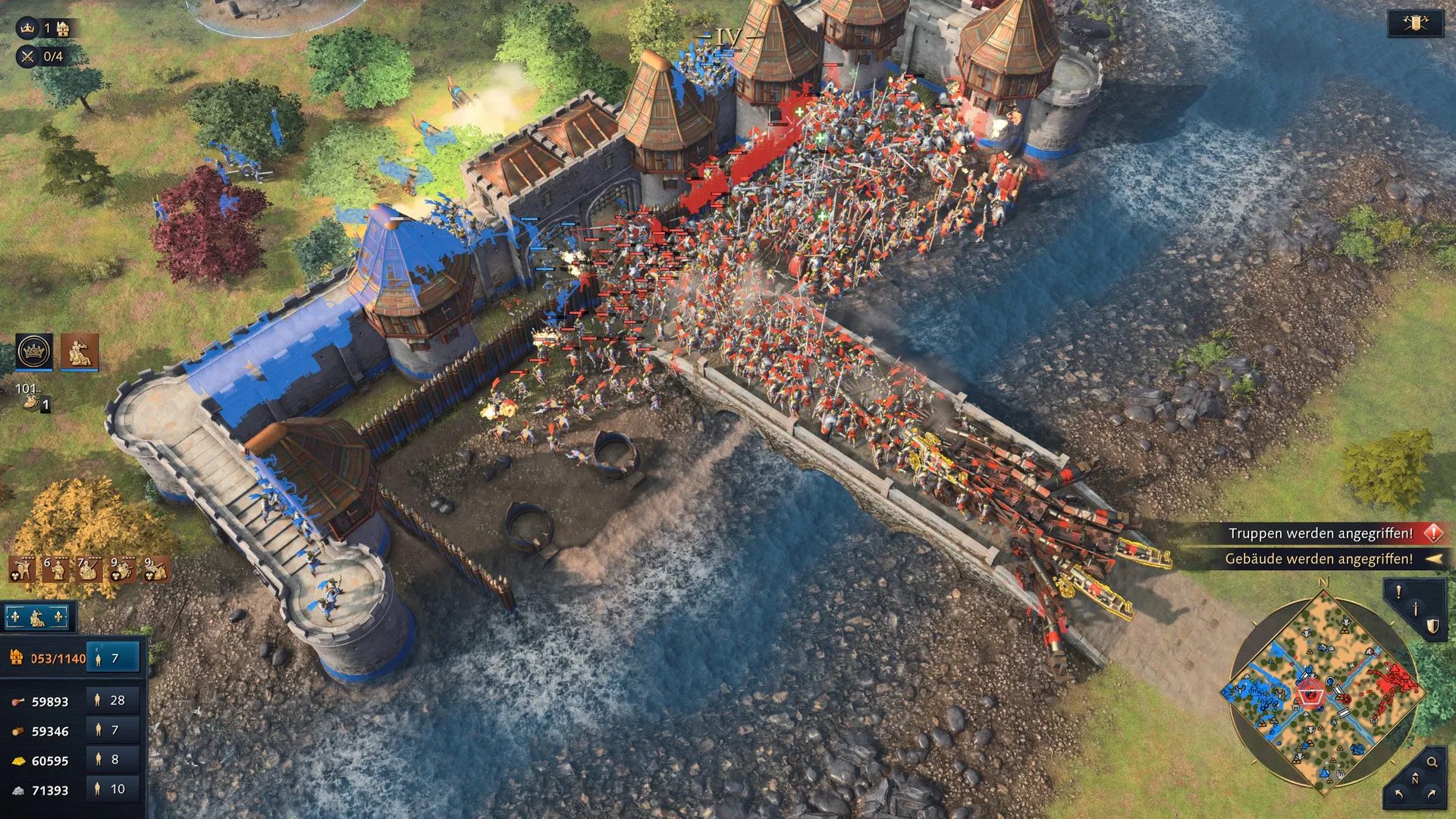Screen dimensions: 1456x819
Task: Select the mounted king portrait icon
Action: tap(79, 351)
